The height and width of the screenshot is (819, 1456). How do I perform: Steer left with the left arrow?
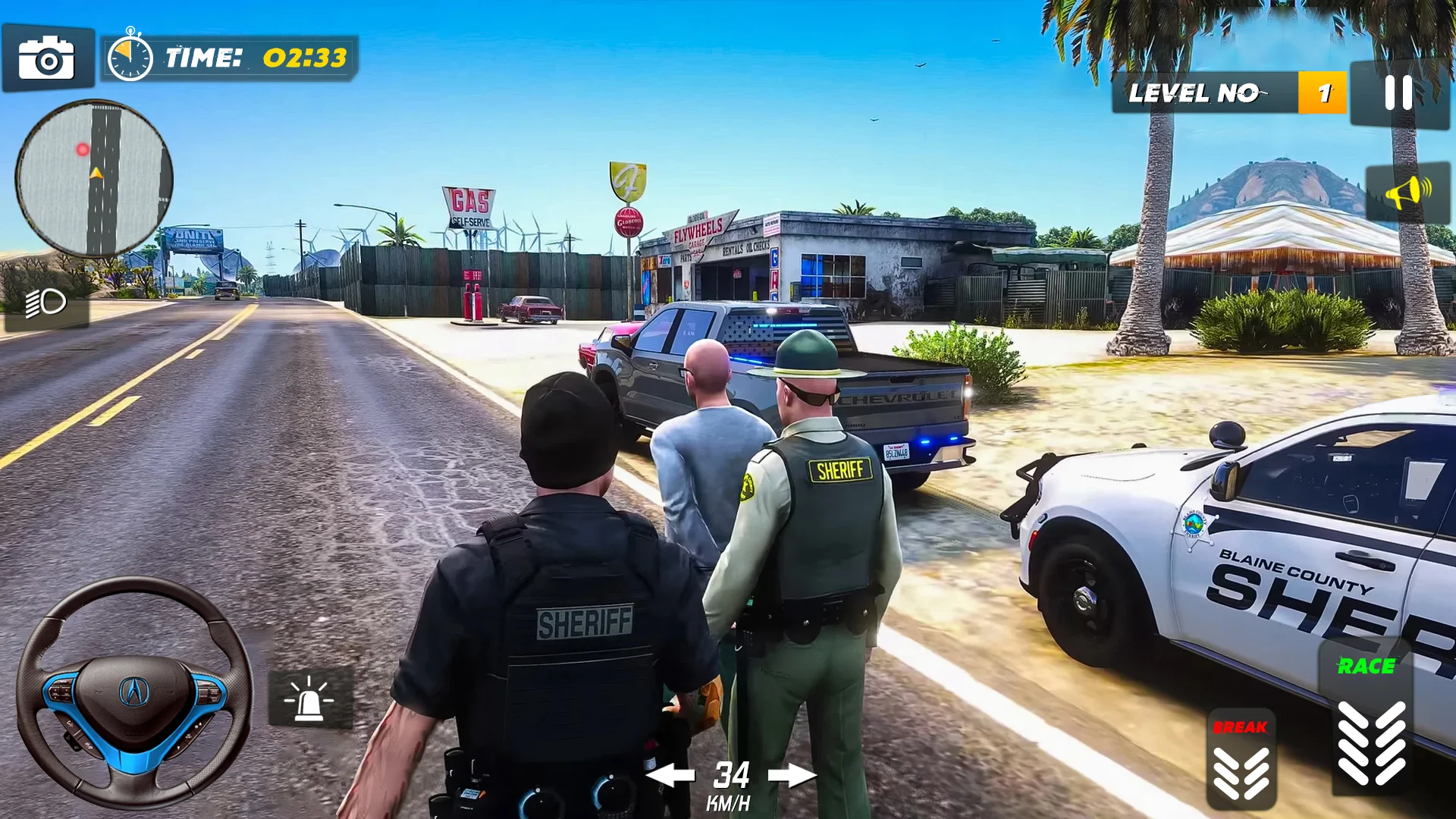point(670,775)
